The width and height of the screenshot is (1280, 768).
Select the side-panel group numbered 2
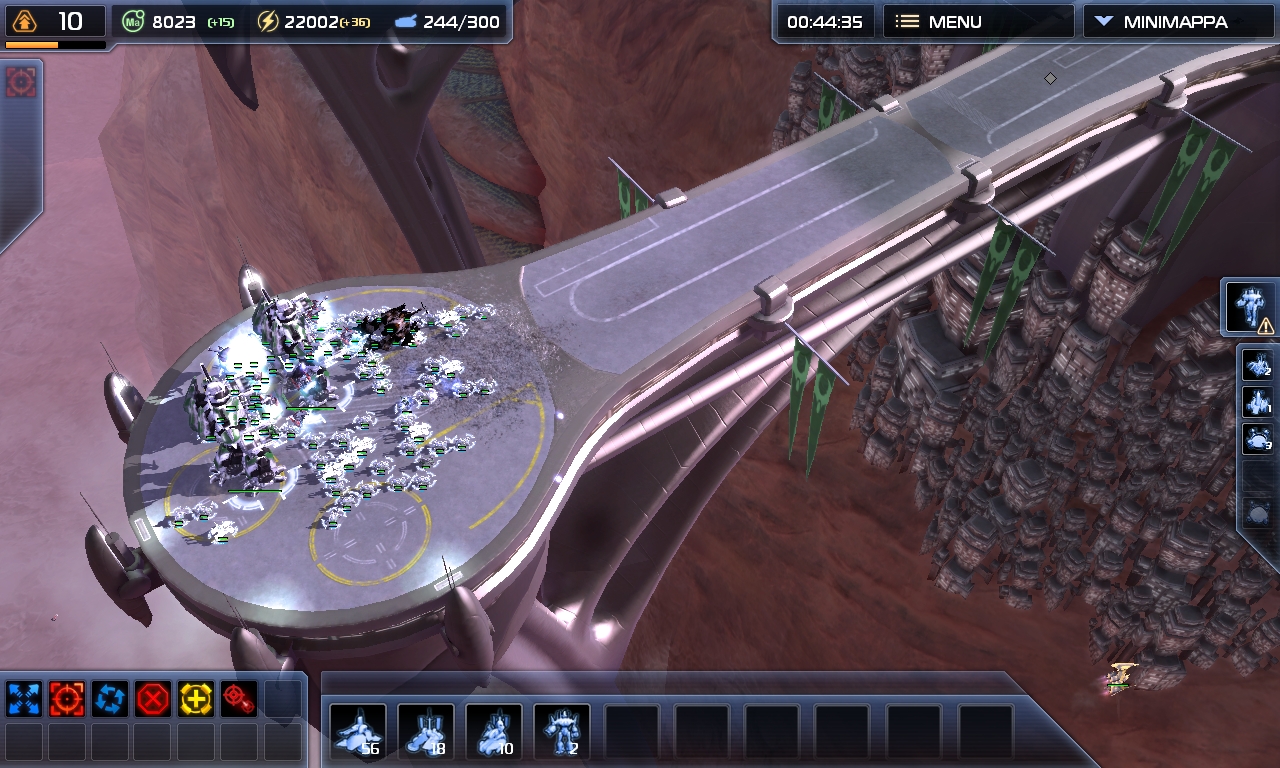click(1257, 365)
